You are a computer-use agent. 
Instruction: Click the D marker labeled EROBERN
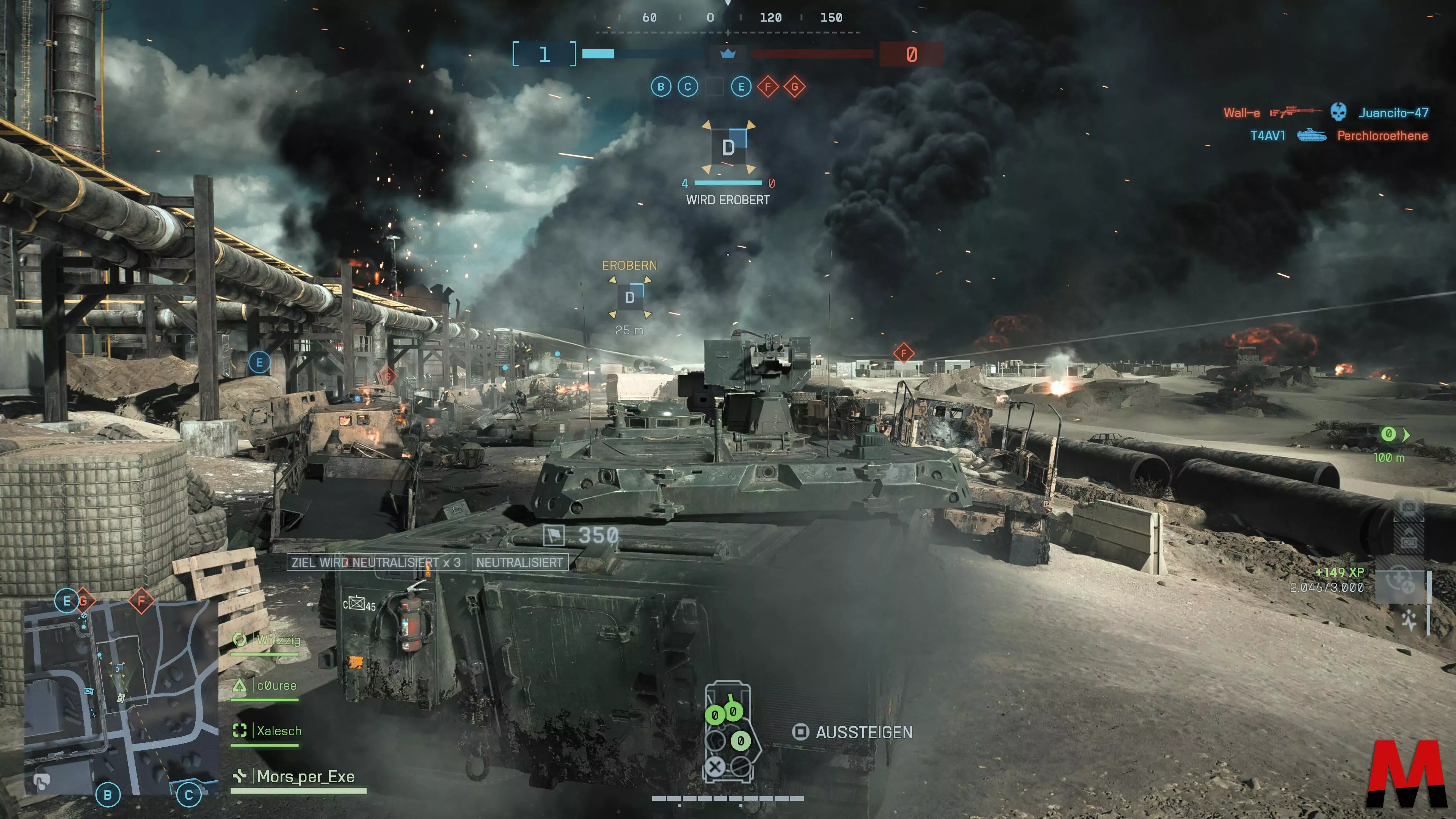[630, 297]
